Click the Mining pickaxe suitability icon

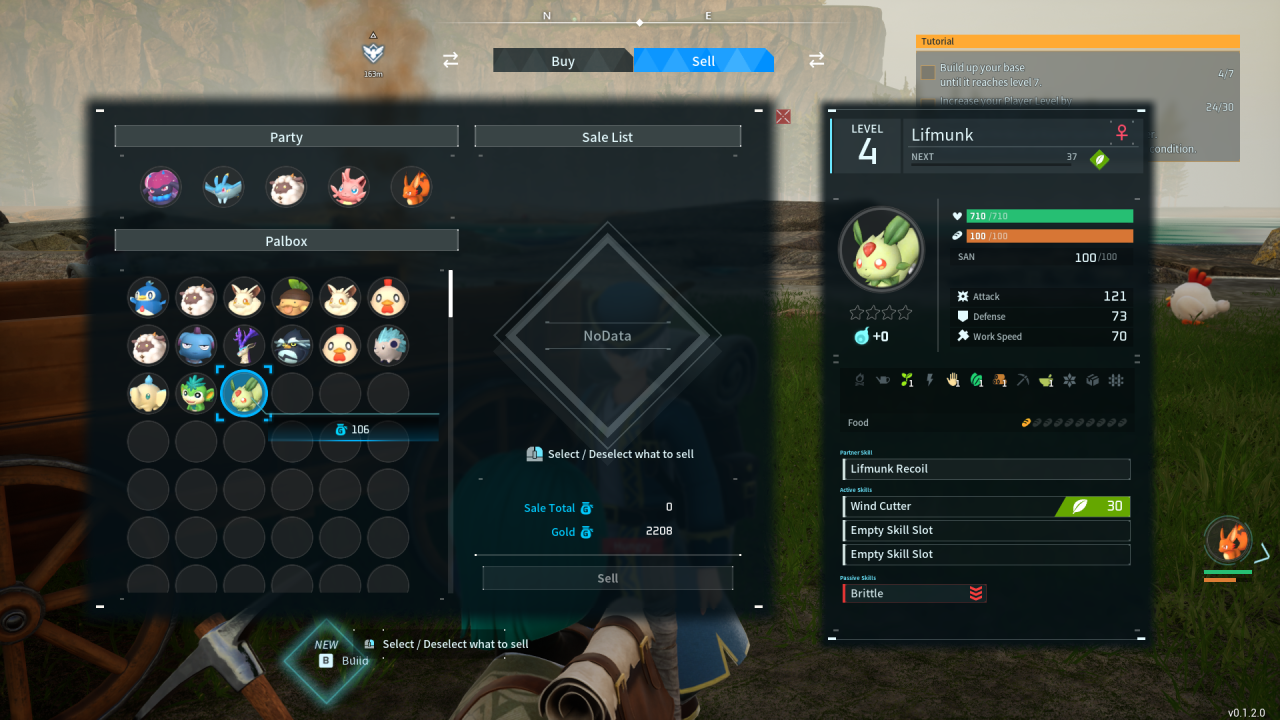(x=1023, y=380)
